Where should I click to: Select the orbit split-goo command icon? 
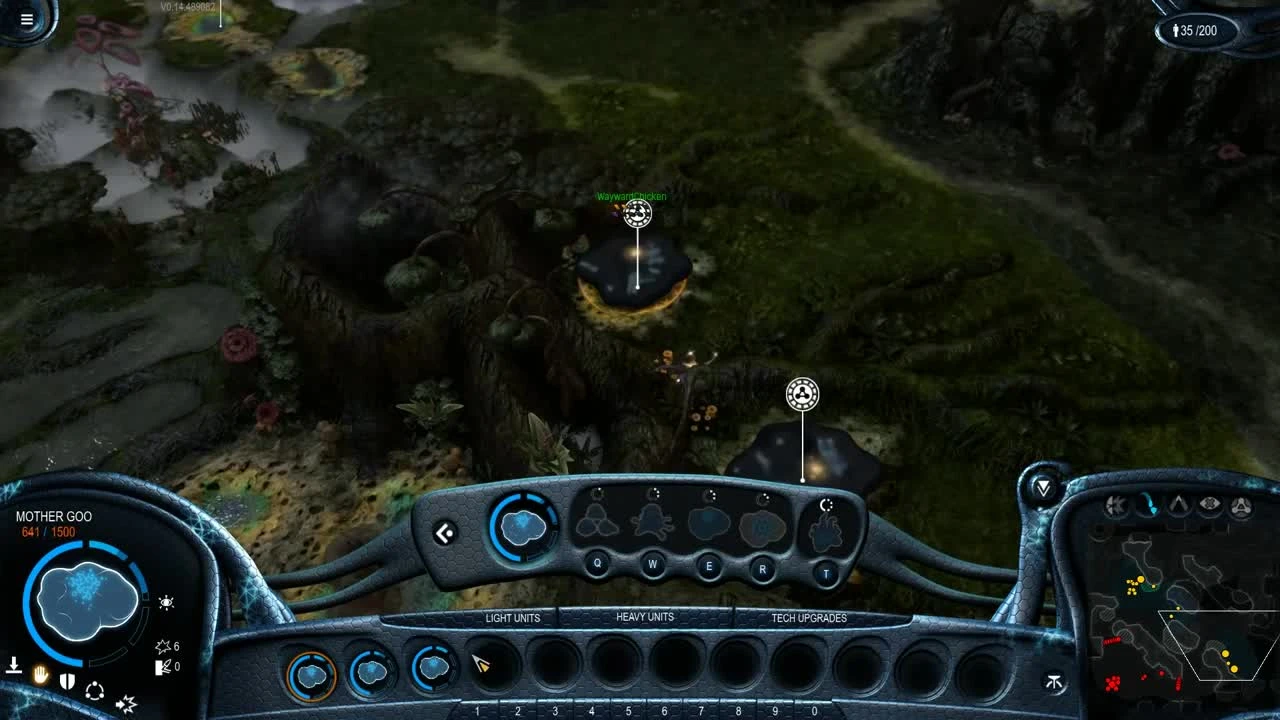pyautogui.click(x=95, y=691)
